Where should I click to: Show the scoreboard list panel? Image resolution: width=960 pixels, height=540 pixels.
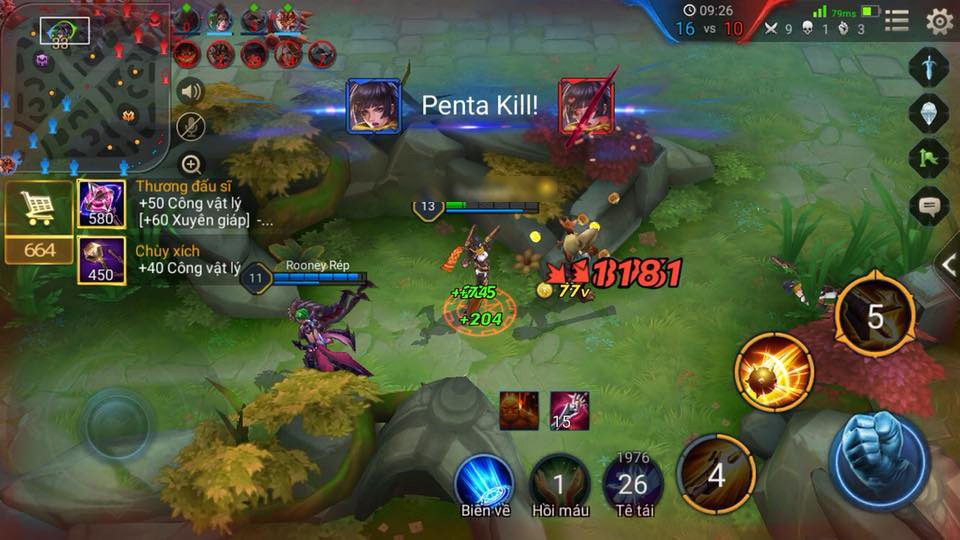point(897,20)
